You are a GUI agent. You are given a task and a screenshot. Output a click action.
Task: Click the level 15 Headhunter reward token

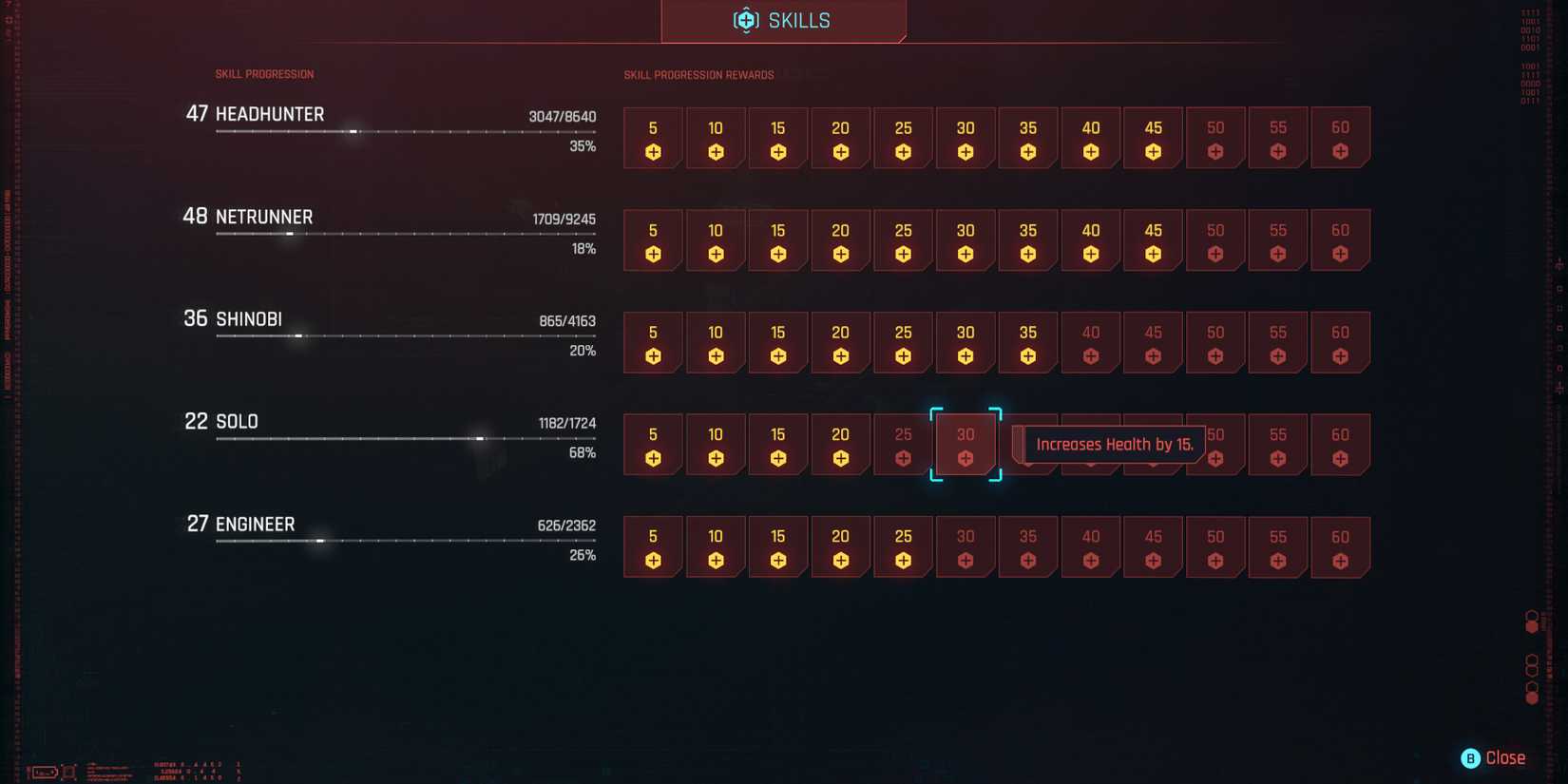(778, 138)
